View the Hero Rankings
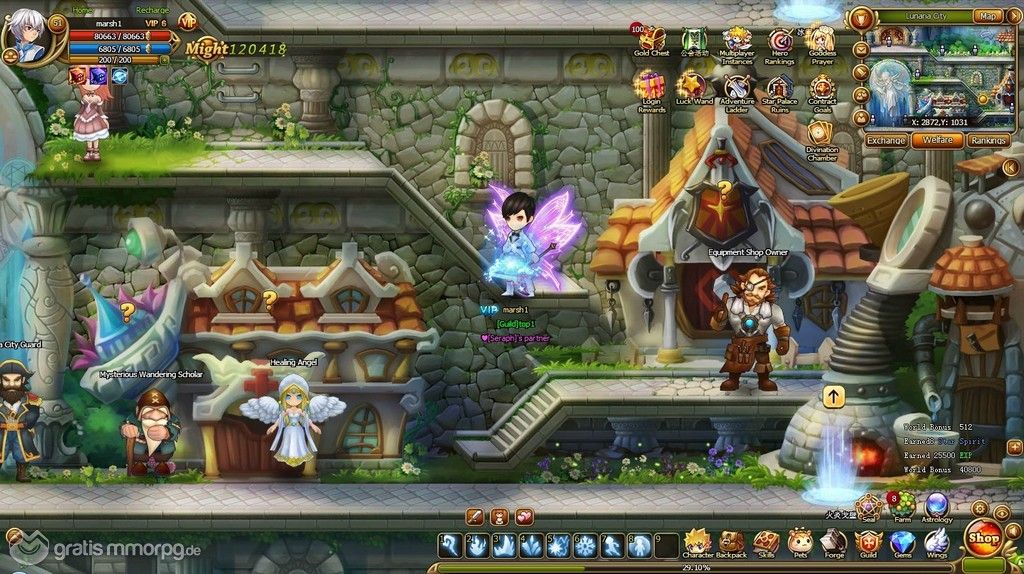Viewport: 1024px width, 574px height. (x=780, y=42)
